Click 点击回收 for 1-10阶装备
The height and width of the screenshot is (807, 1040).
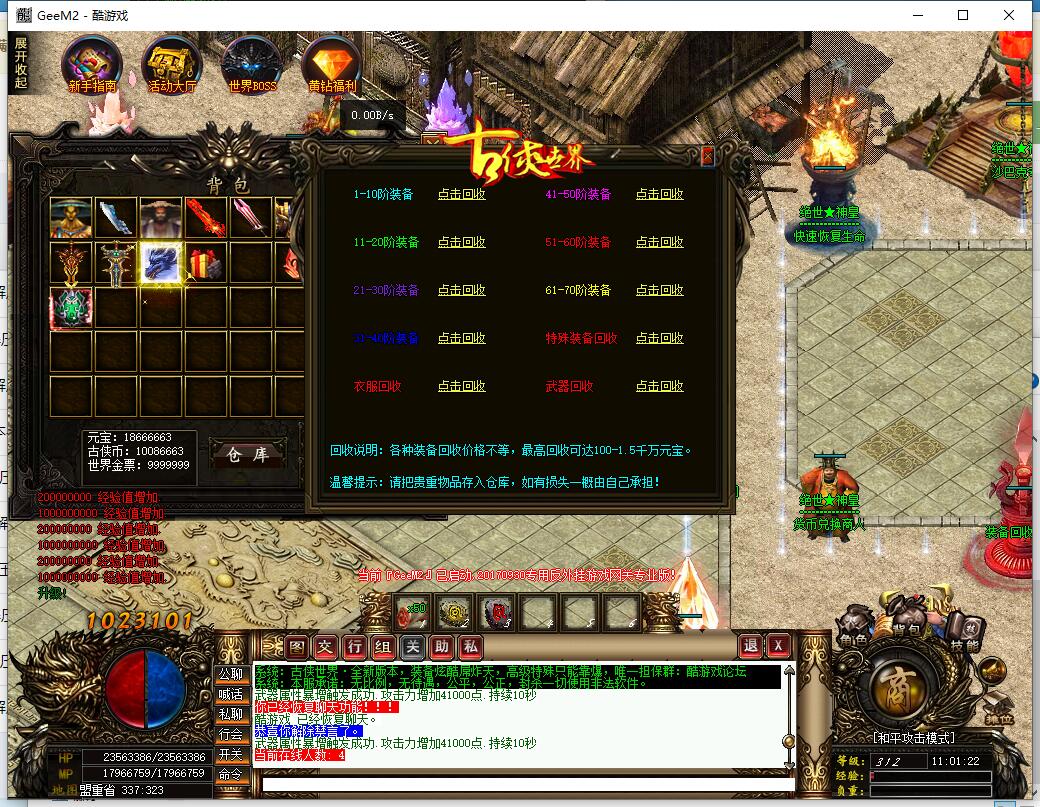[x=461, y=195]
